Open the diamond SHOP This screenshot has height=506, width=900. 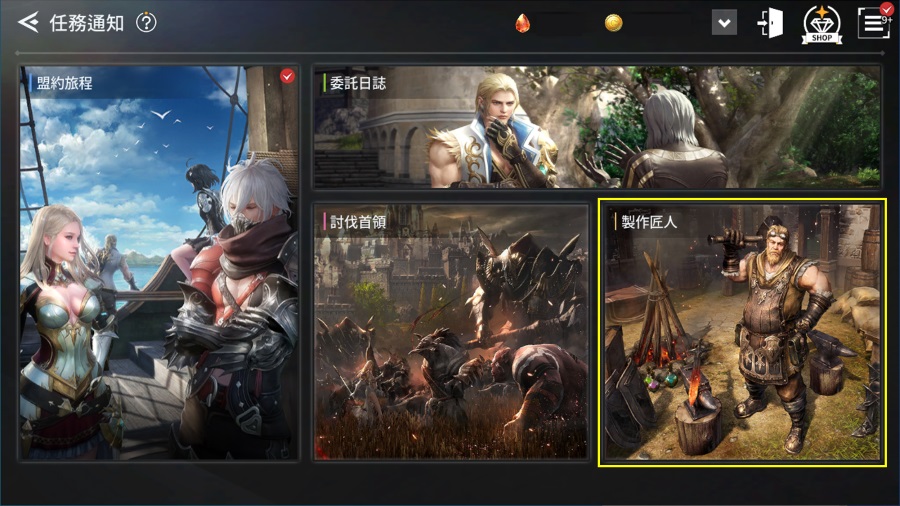(x=821, y=24)
